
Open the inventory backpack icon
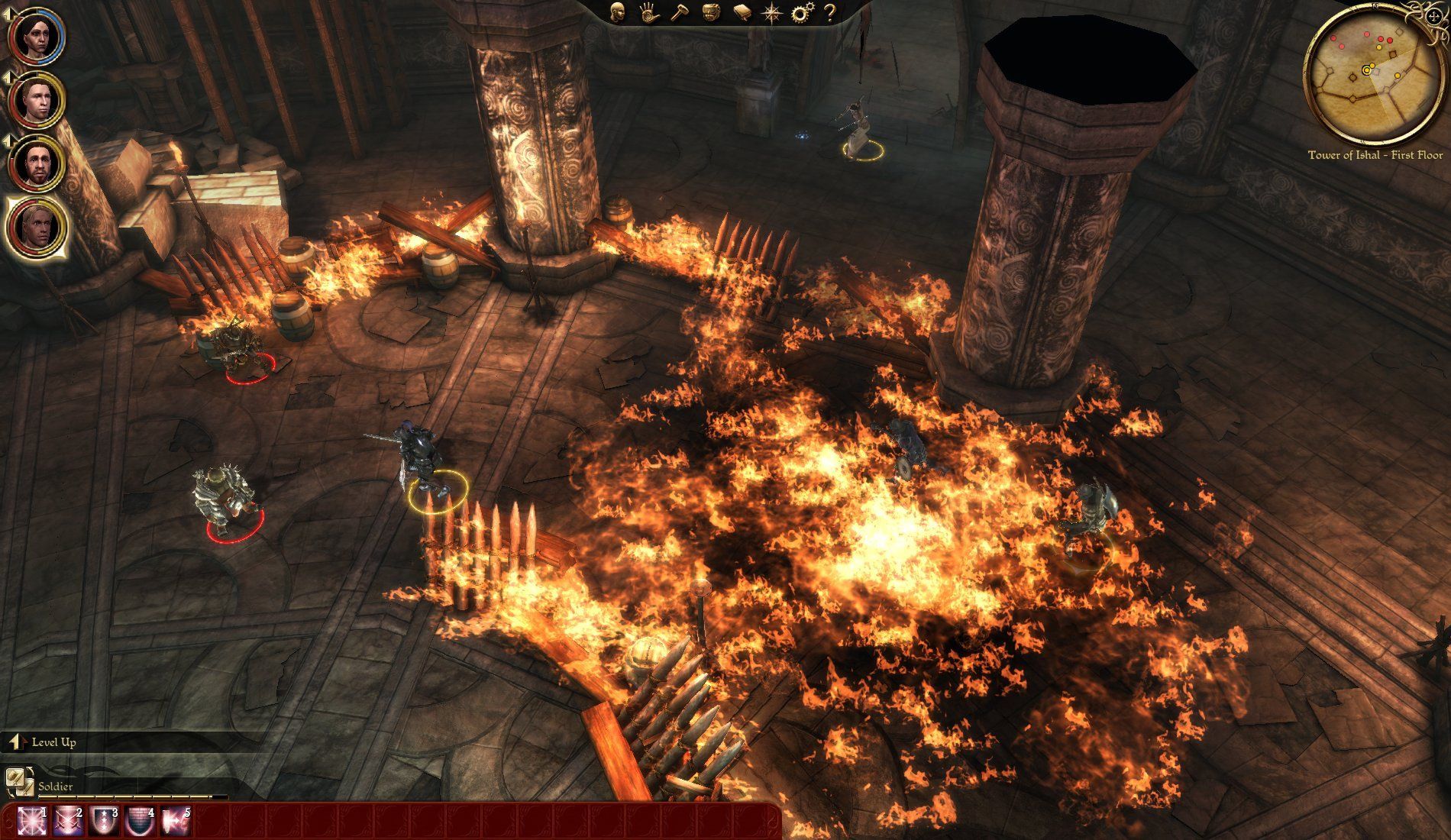710,11
